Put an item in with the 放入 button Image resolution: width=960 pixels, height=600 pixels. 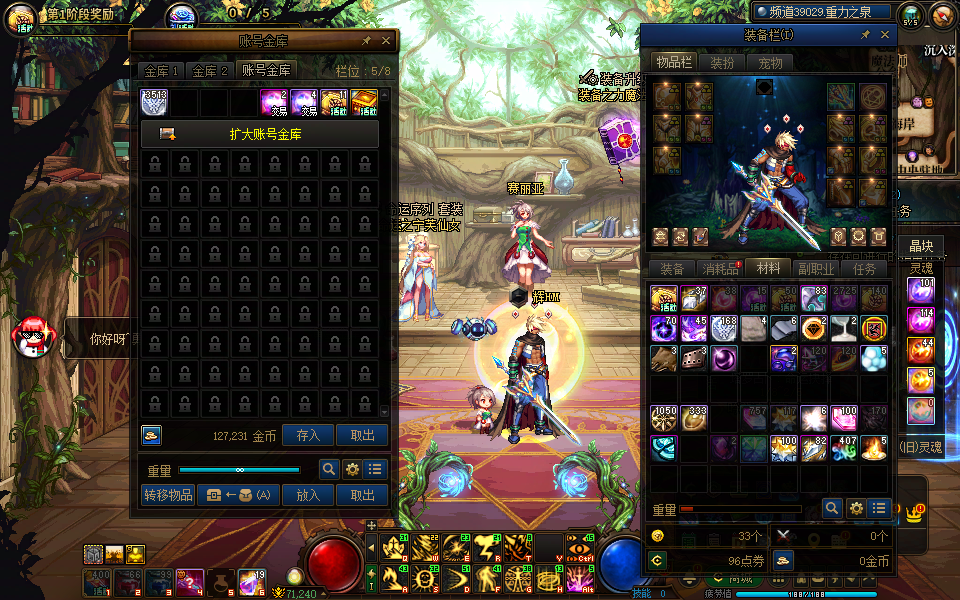click(308, 495)
